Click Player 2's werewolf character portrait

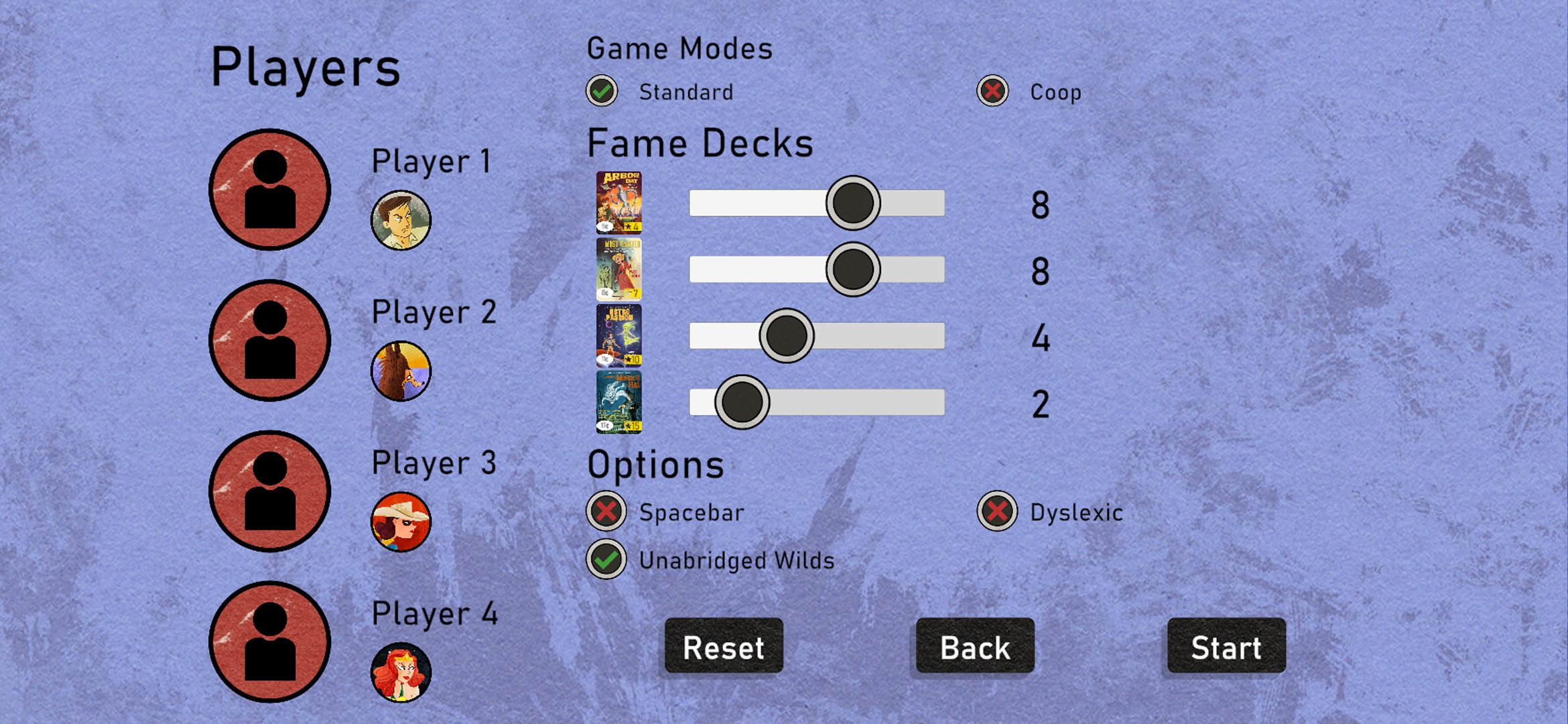tap(400, 371)
